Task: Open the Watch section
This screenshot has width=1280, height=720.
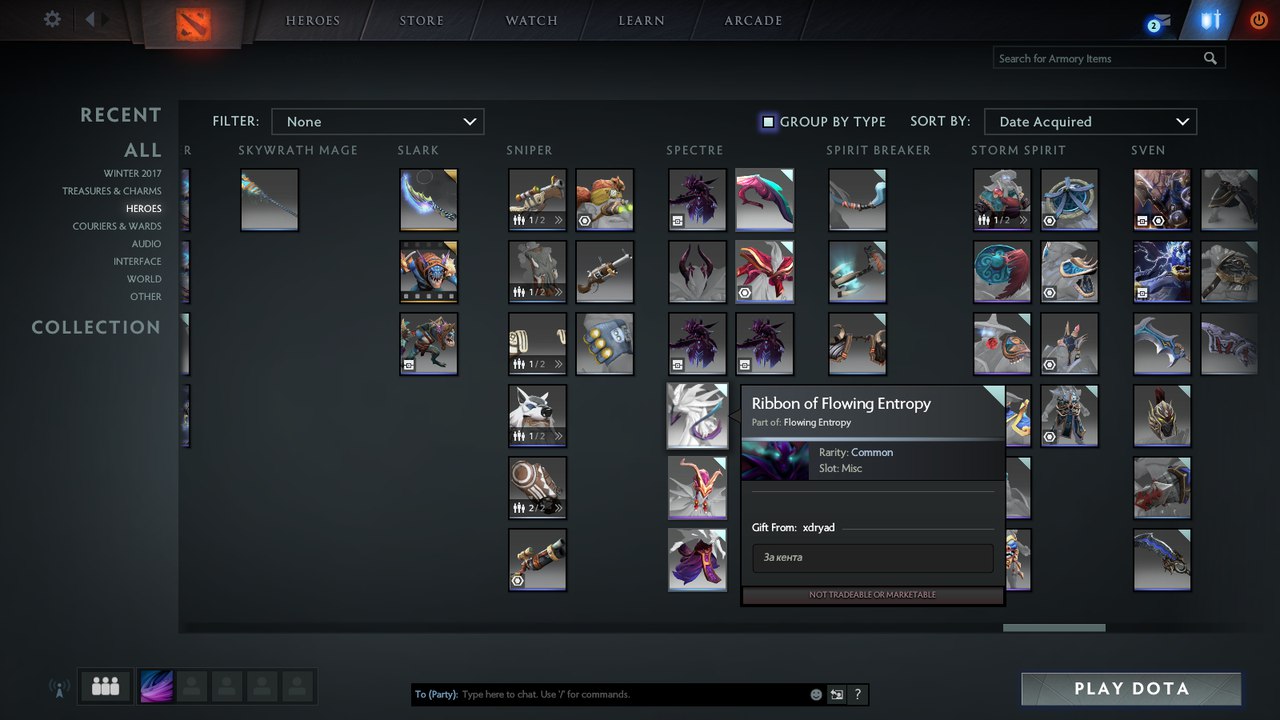Action: (531, 21)
